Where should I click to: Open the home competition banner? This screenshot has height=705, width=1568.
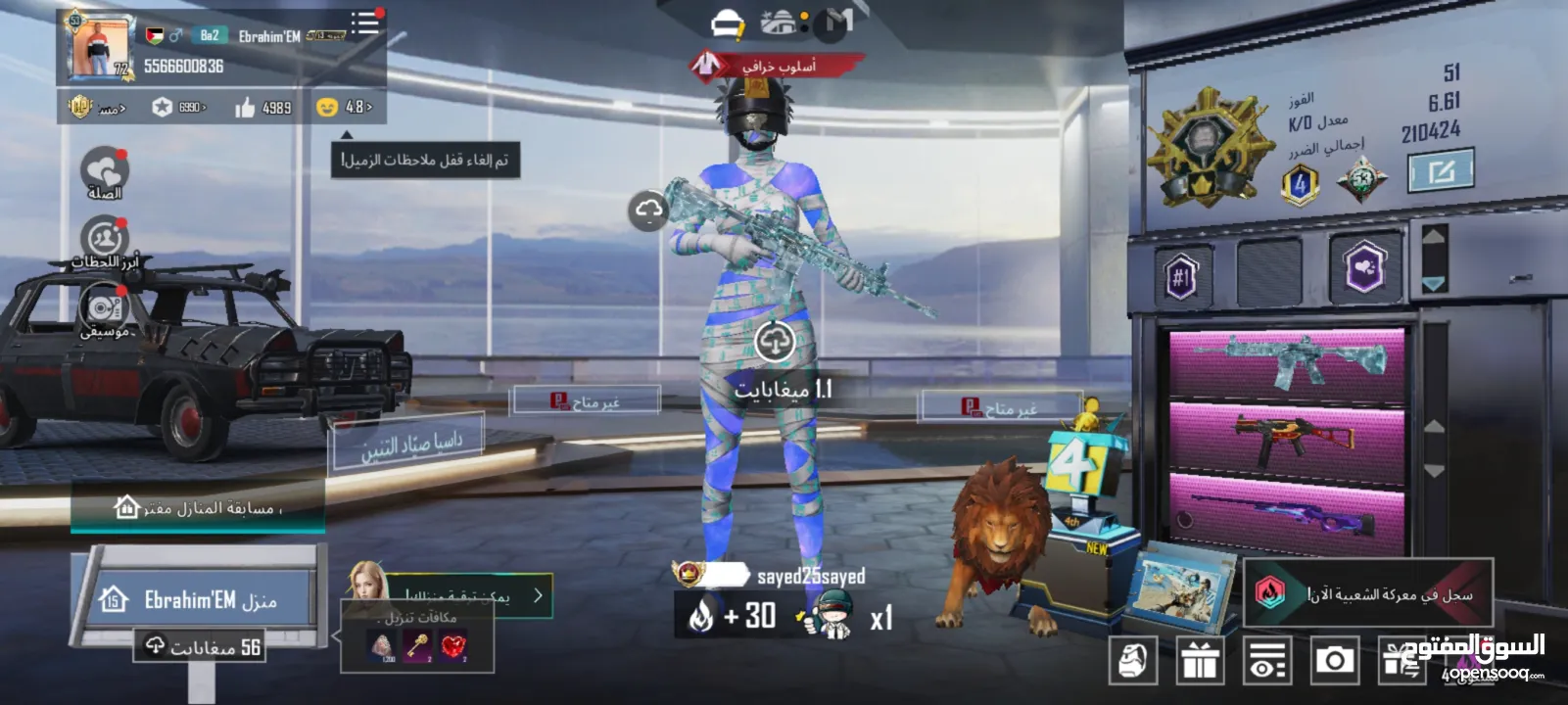coord(198,508)
